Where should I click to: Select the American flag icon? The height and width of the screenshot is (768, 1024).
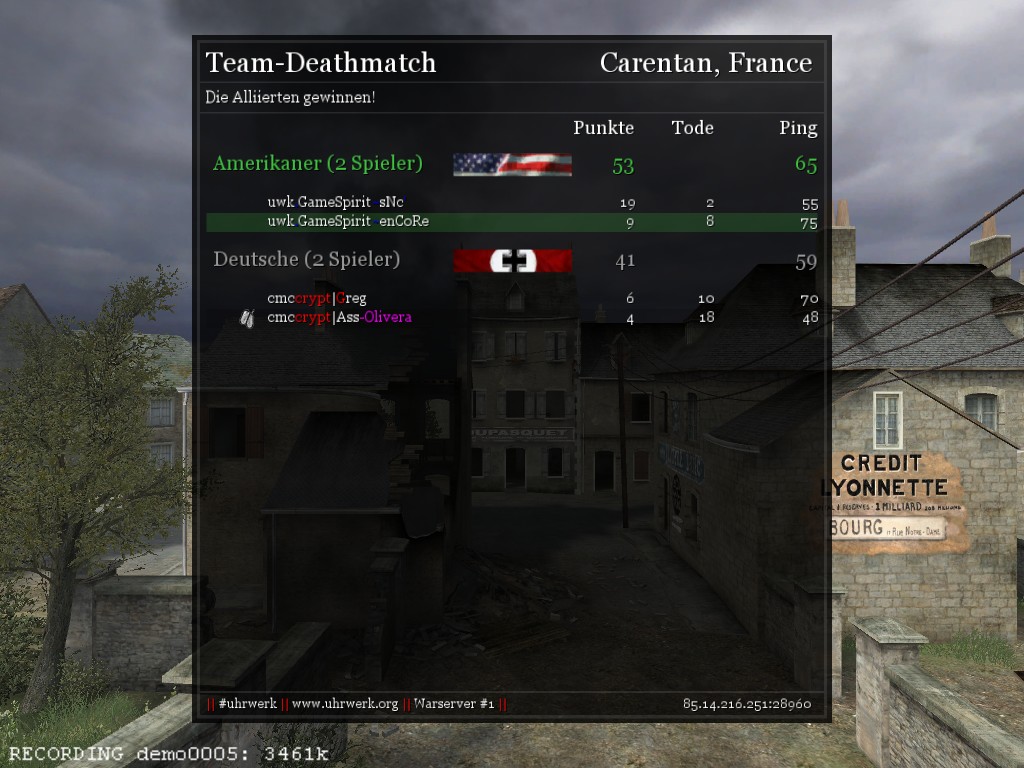click(x=512, y=165)
